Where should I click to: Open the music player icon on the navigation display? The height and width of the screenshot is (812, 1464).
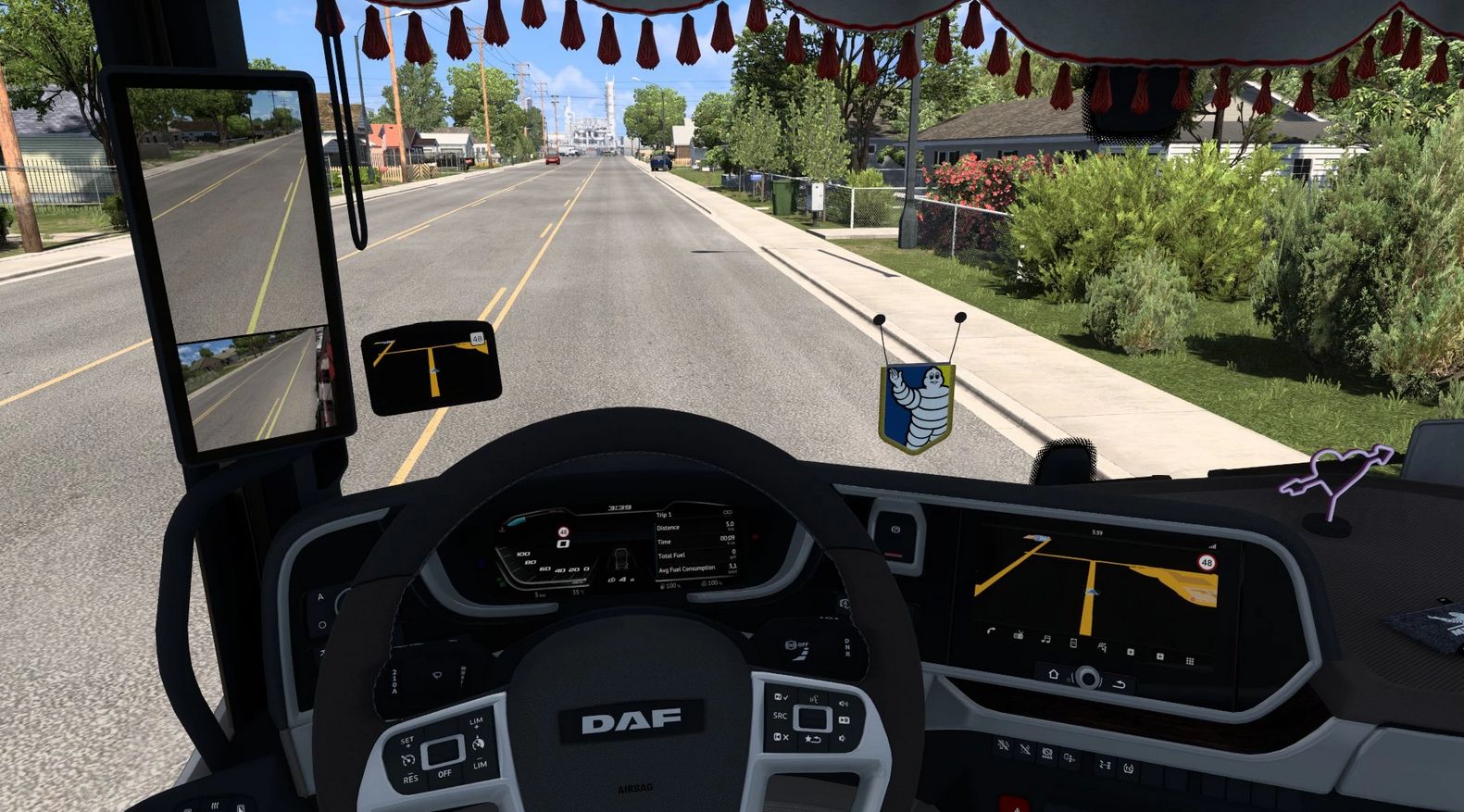(1045, 639)
